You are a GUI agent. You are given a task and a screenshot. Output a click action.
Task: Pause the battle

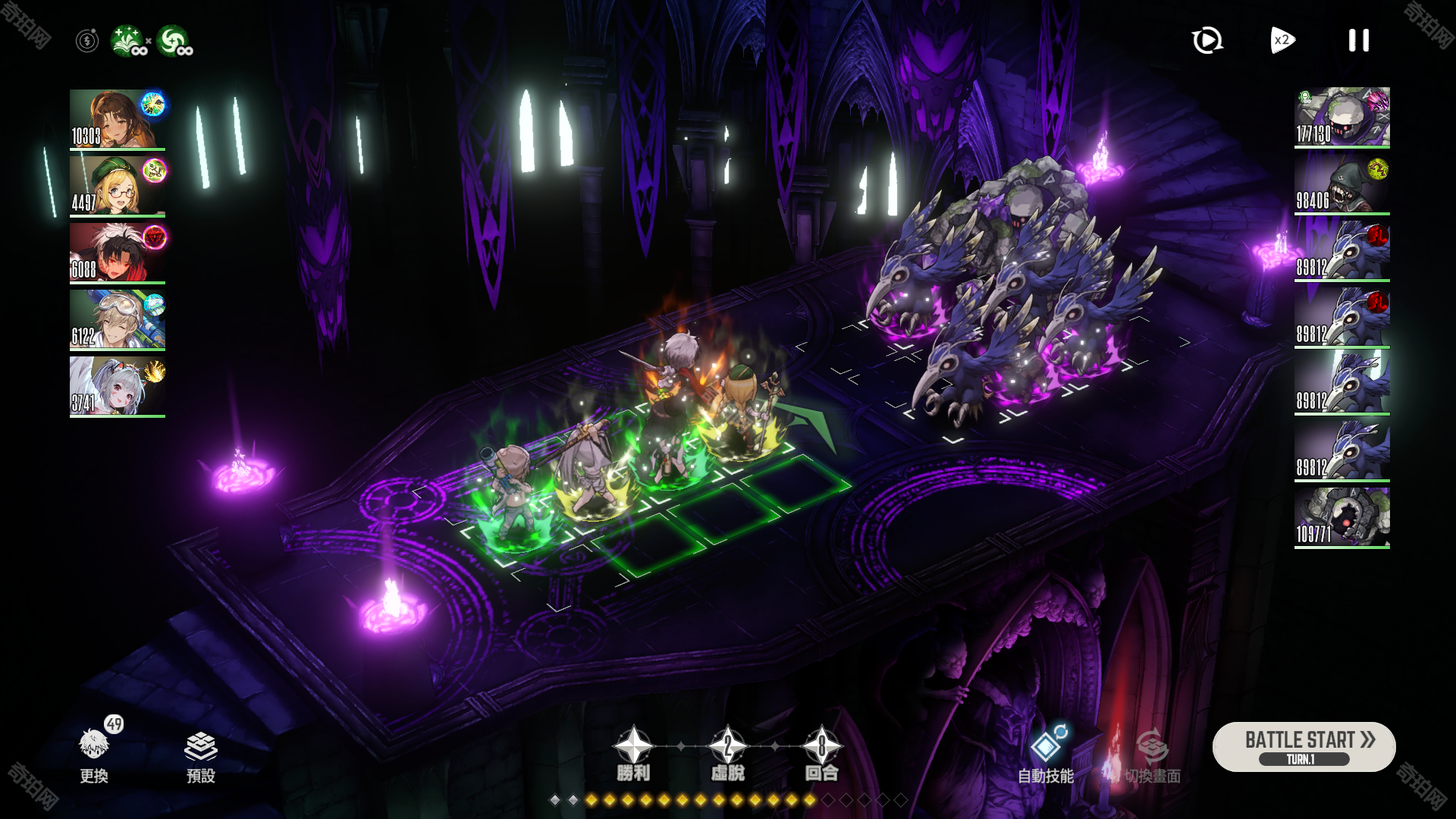coord(1358,40)
